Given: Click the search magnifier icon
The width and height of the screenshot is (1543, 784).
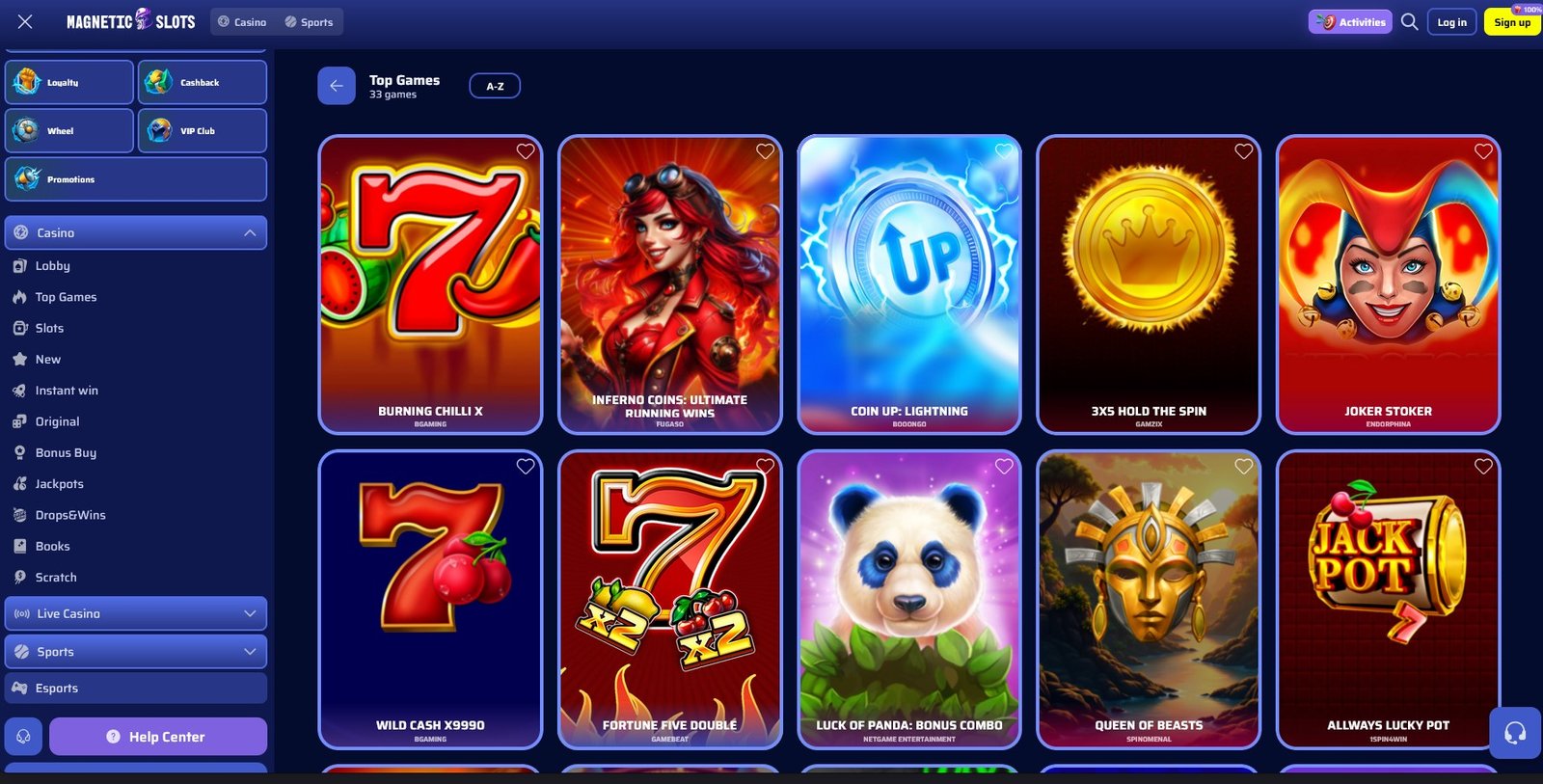Looking at the screenshot, I should 1409,20.
